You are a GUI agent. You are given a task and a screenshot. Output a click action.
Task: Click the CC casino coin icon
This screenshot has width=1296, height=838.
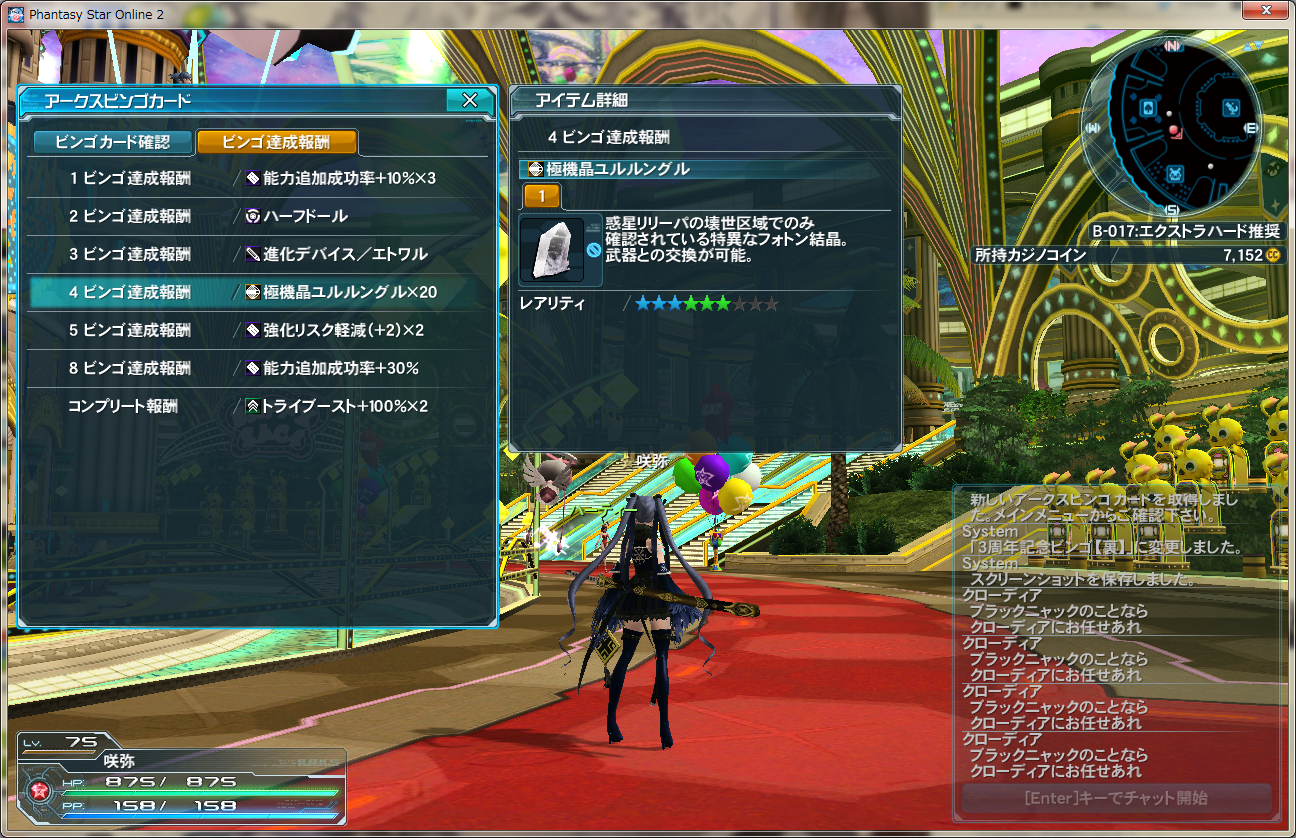[x=1273, y=253]
